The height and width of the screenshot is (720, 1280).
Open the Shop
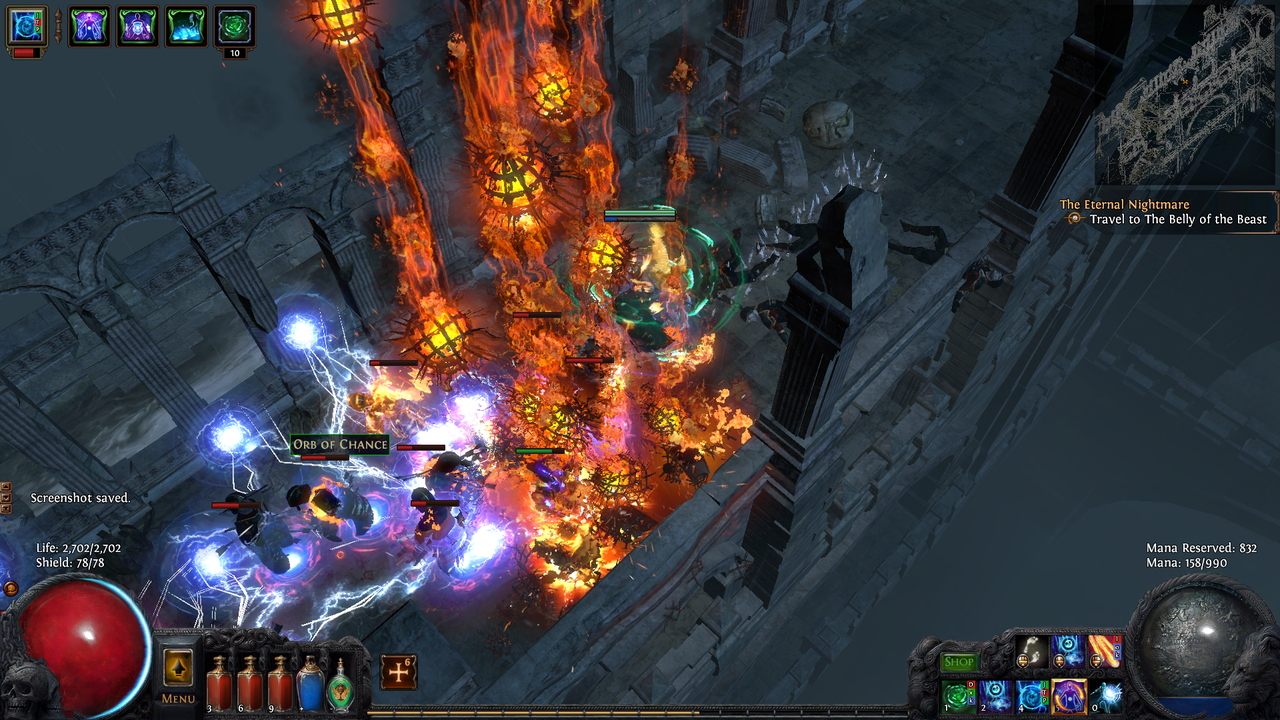point(961,661)
